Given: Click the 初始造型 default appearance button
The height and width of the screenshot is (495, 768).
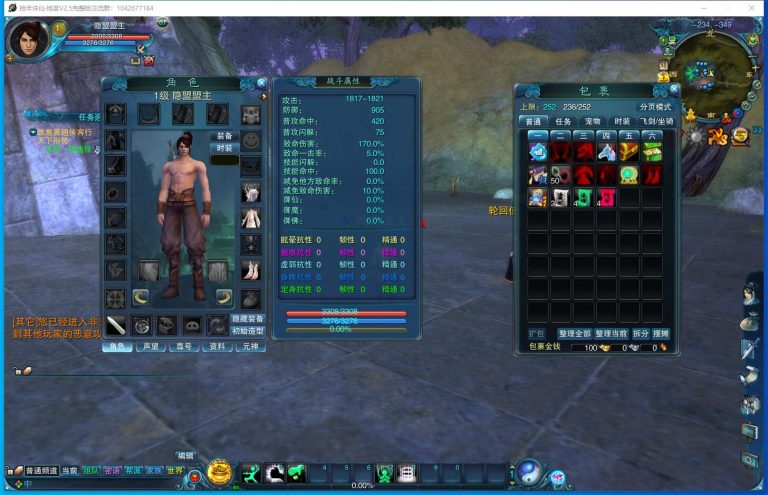Looking at the screenshot, I should tap(248, 331).
